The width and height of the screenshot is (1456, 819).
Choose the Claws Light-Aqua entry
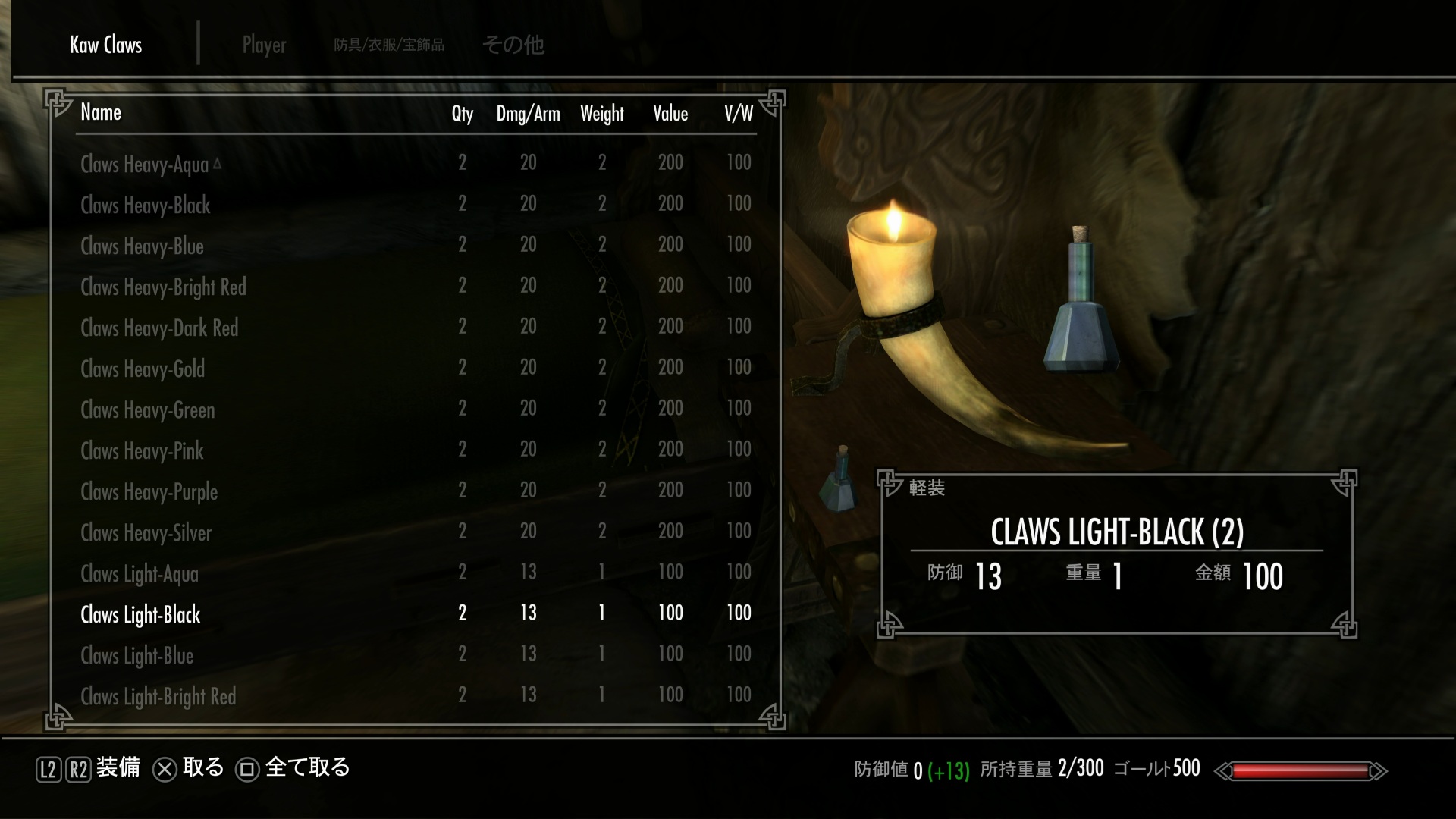(140, 573)
